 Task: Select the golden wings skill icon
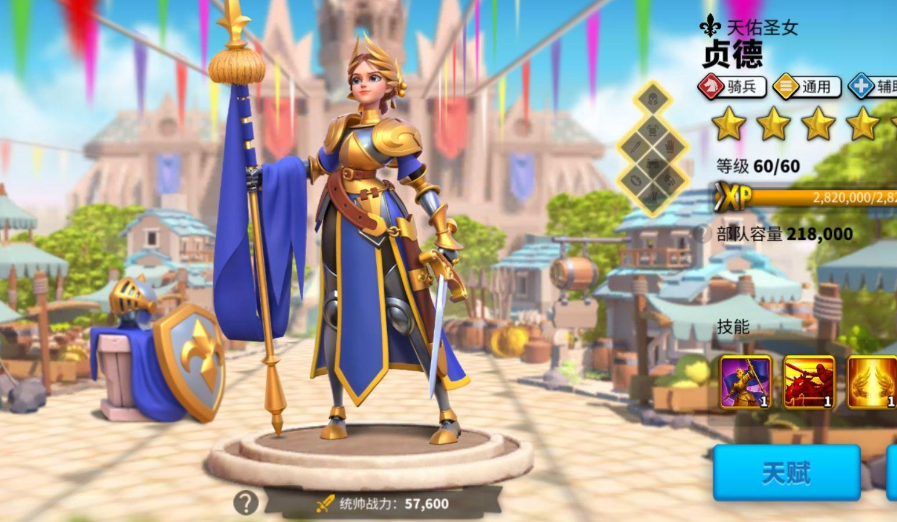tap(872, 382)
